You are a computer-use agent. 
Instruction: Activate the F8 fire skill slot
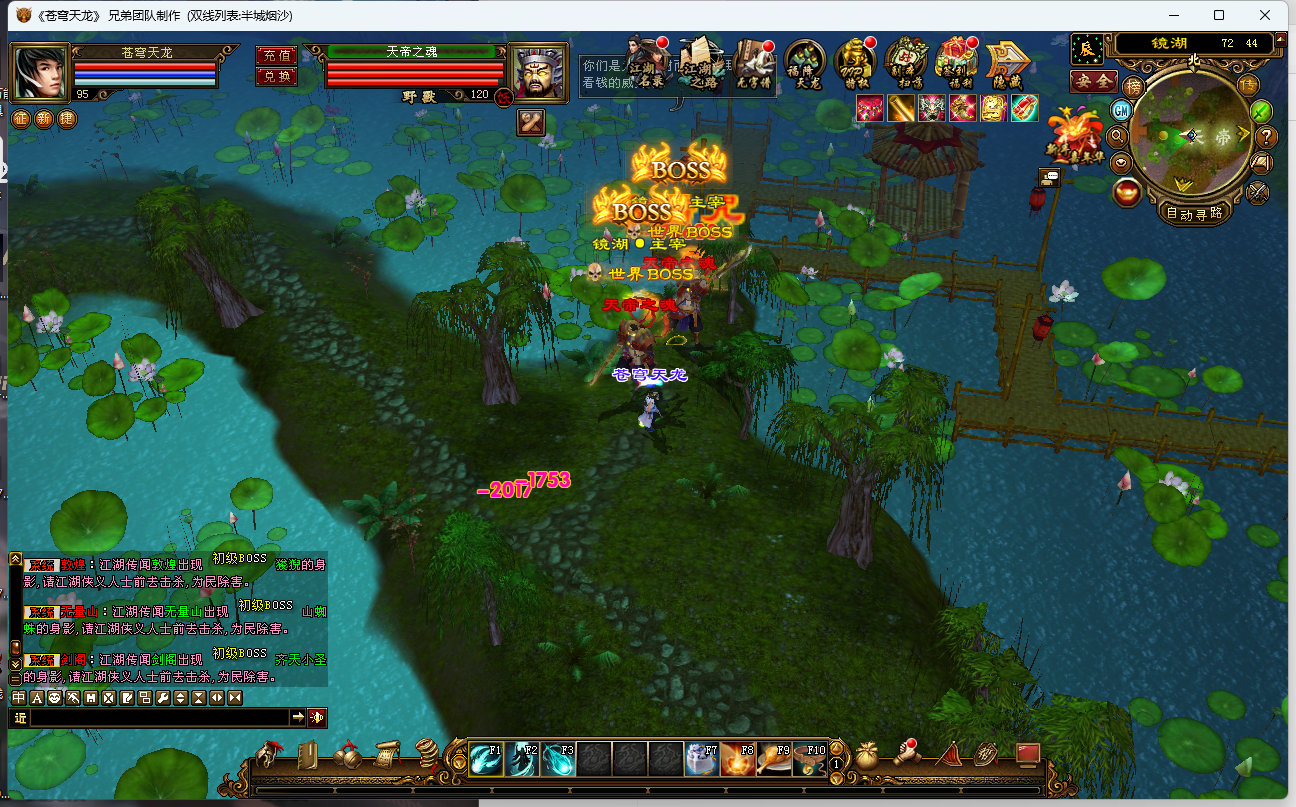[739, 760]
